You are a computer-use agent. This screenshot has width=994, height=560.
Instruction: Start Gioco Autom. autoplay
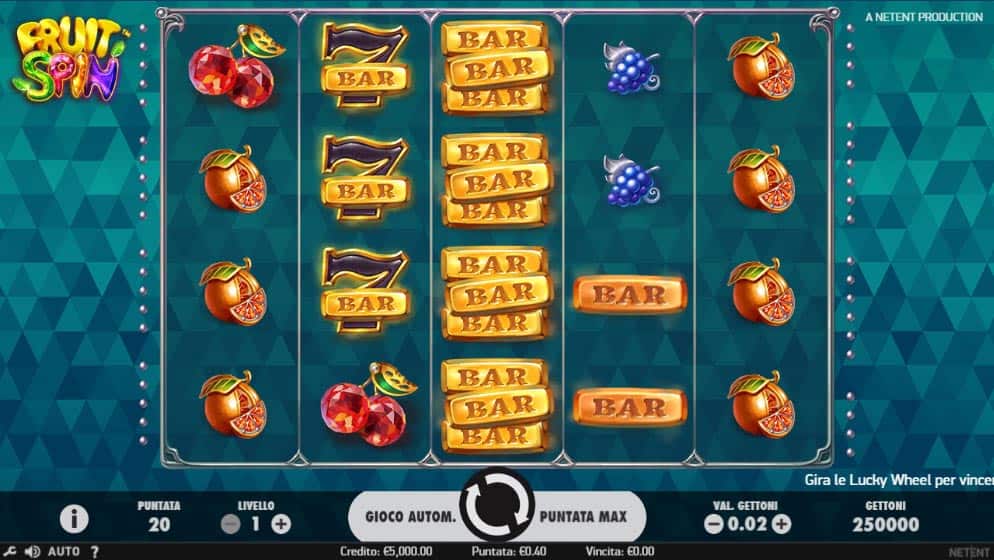click(409, 517)
